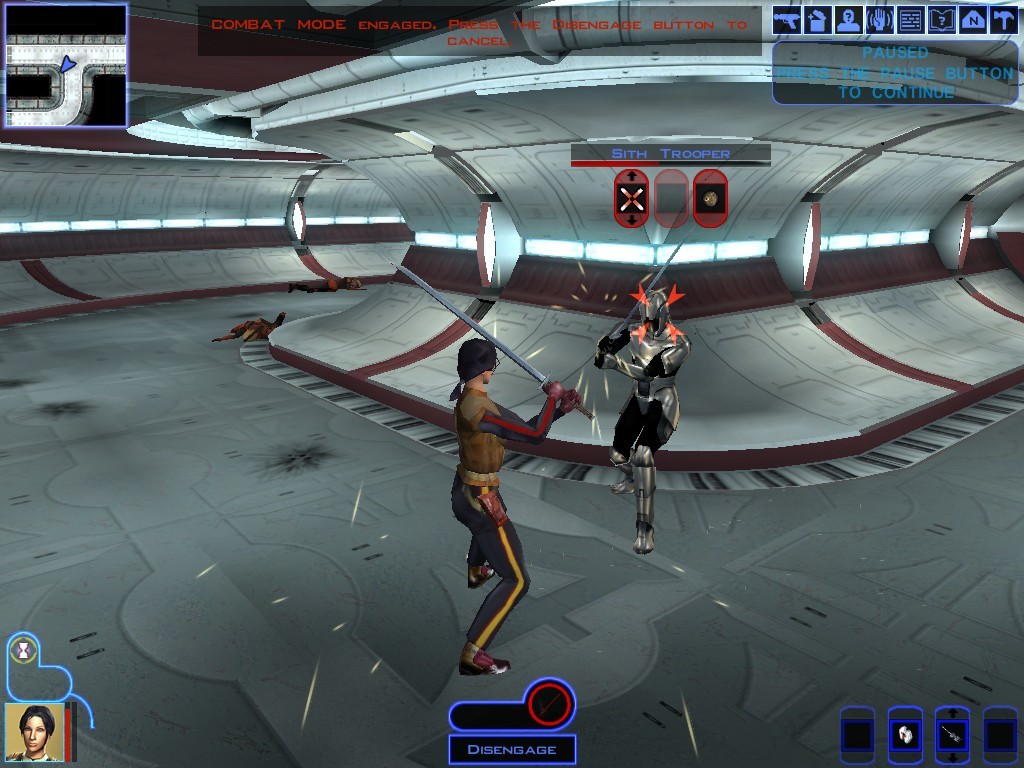1024x768 pixels.
Task: Click the hourglass icon above the portrait
Action: [22, 650]
